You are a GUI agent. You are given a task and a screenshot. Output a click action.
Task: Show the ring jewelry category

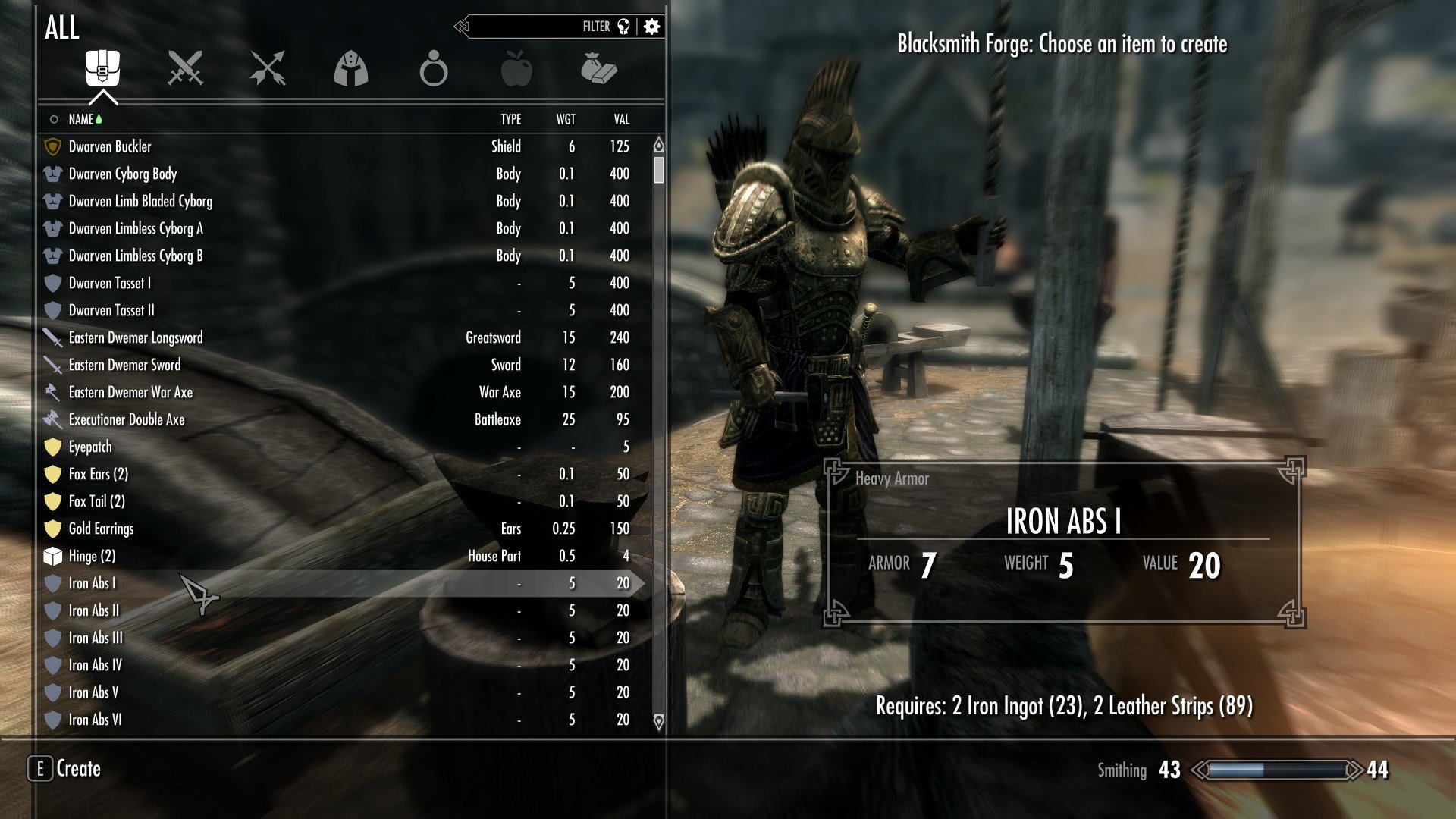tap(433, 69)
